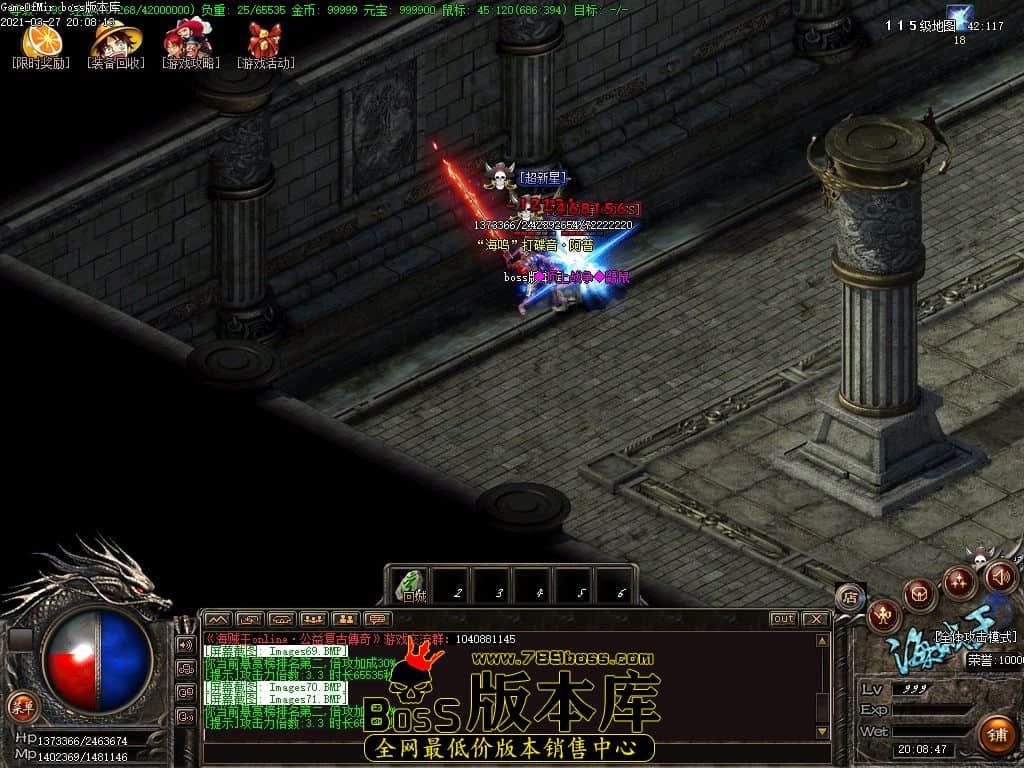
Task: Open the 限时奖励 orange icon
Action: (42, 40)
